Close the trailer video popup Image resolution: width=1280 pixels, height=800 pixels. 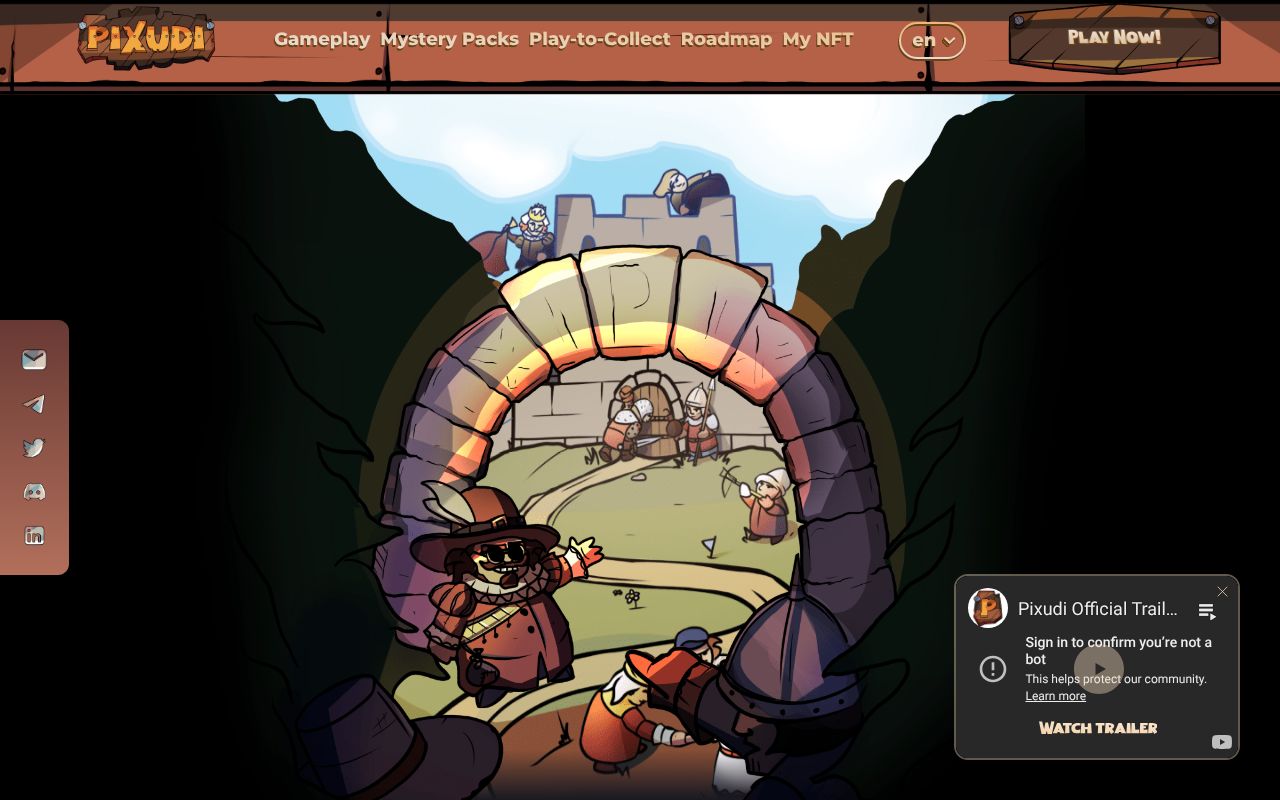[1222, 592]
